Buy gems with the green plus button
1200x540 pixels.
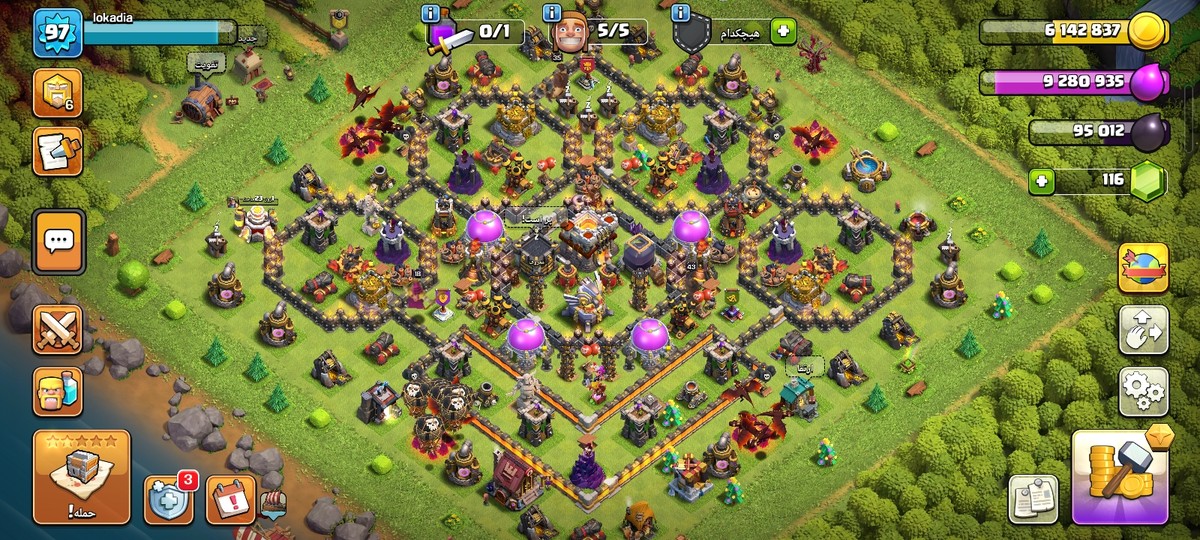[1042, 183]
